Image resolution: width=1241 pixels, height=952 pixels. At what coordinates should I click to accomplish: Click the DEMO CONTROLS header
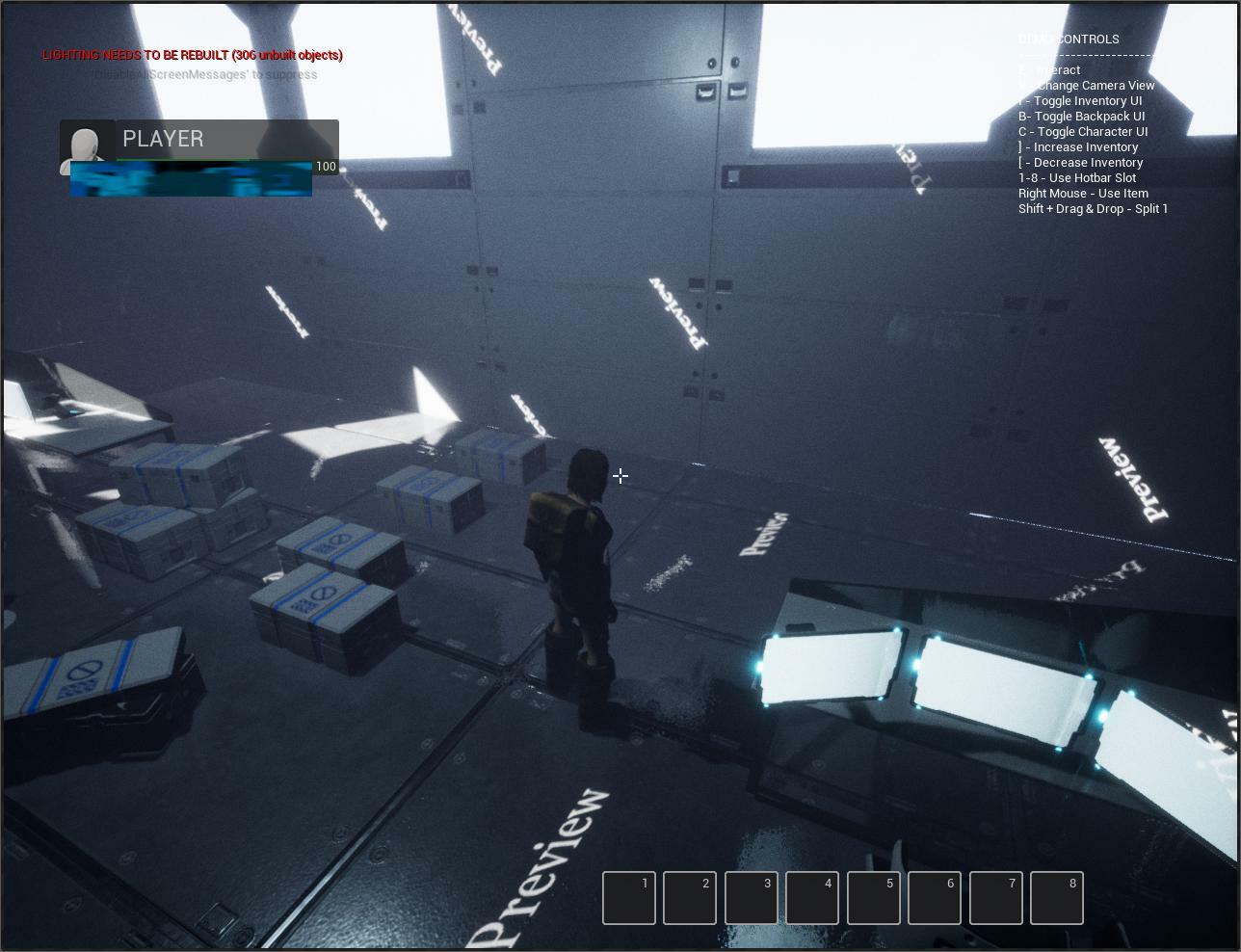[1069, 39]
